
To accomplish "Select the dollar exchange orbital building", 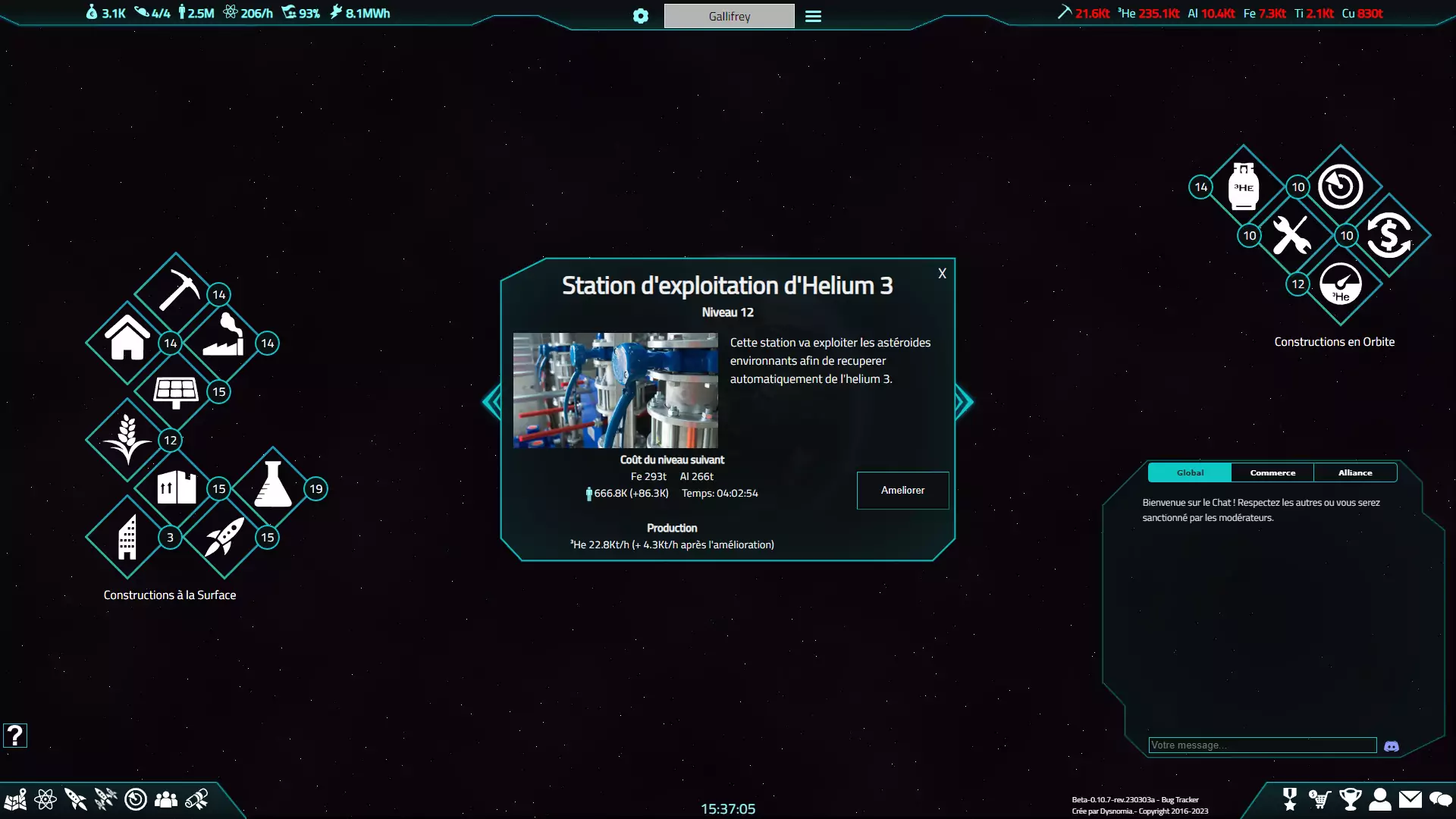I will pyautogui.click(x=1389, y=235).
